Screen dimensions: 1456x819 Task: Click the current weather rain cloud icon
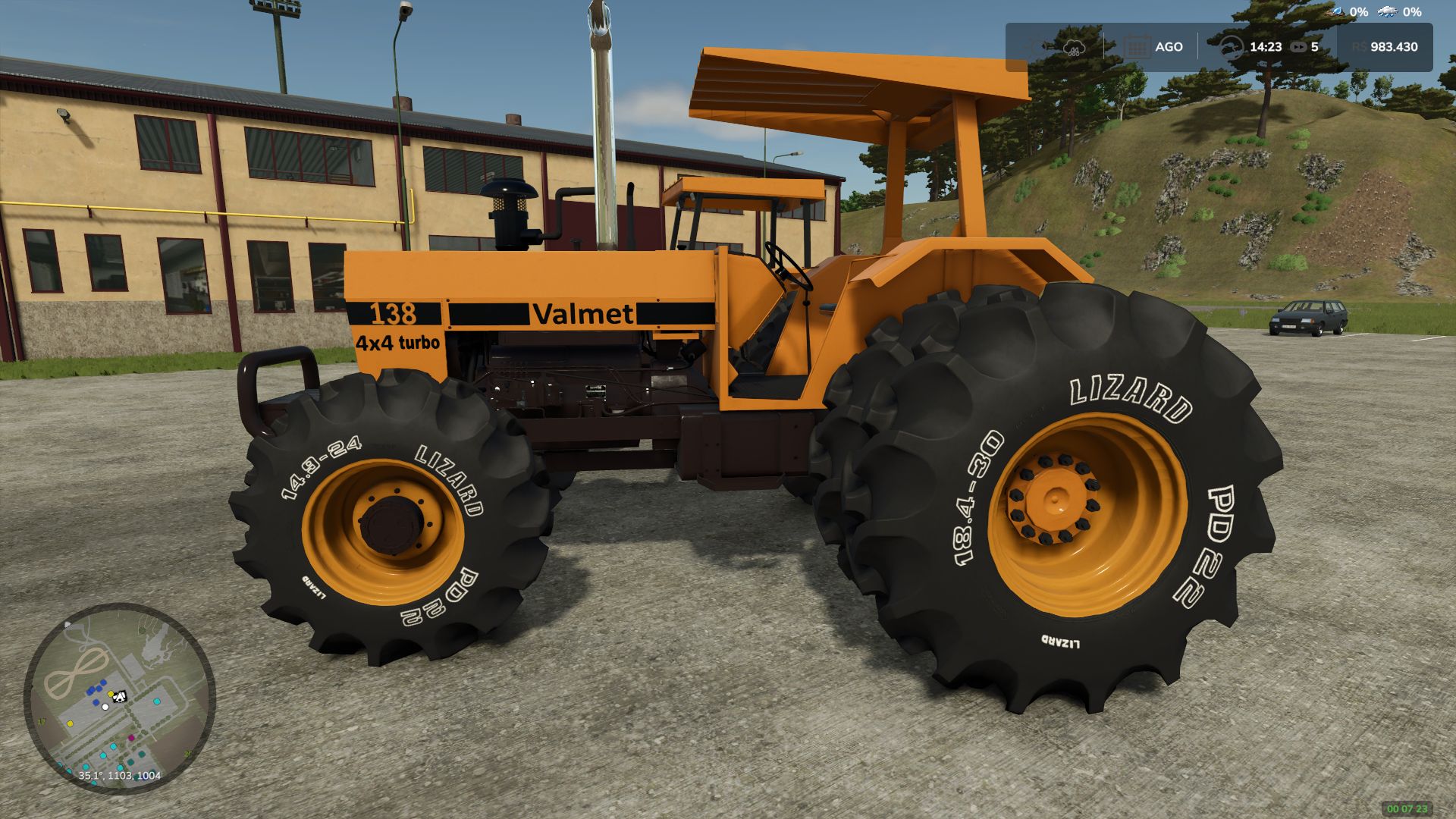[1075, 47]
